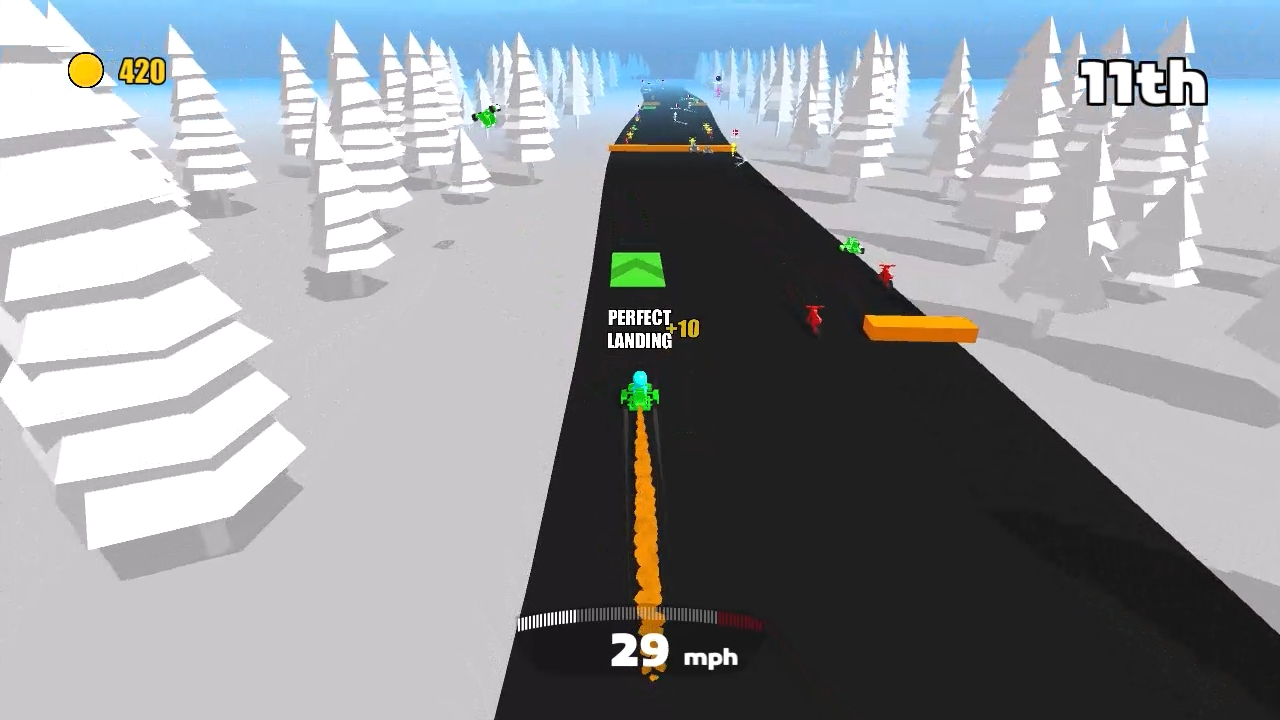This screenshot has height=720, width=1280.
Task: Click the gold coin icon in the top-left HUD
Action: tap(84, 71)
